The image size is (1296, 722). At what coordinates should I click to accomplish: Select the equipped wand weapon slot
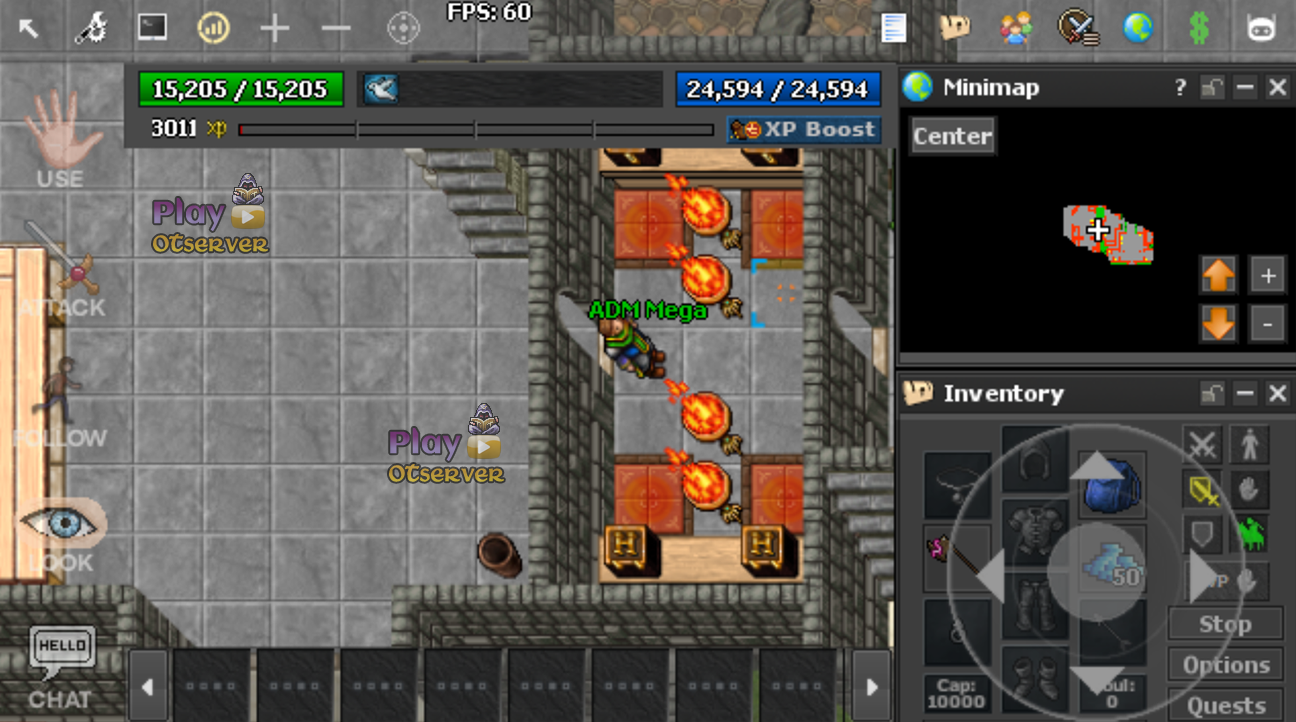click(x=955, y=557)
